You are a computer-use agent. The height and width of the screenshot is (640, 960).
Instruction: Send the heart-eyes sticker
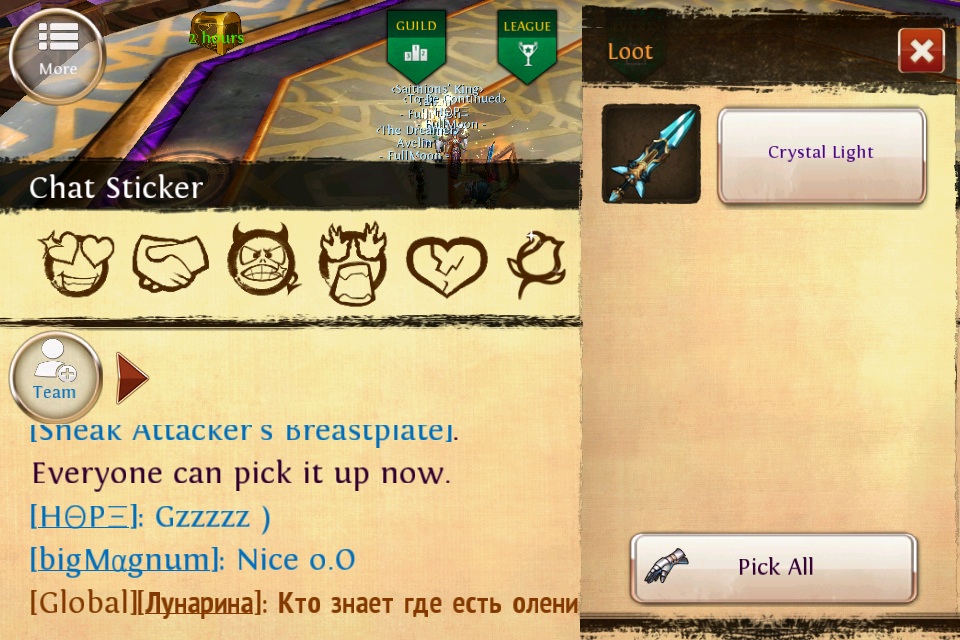76,263
